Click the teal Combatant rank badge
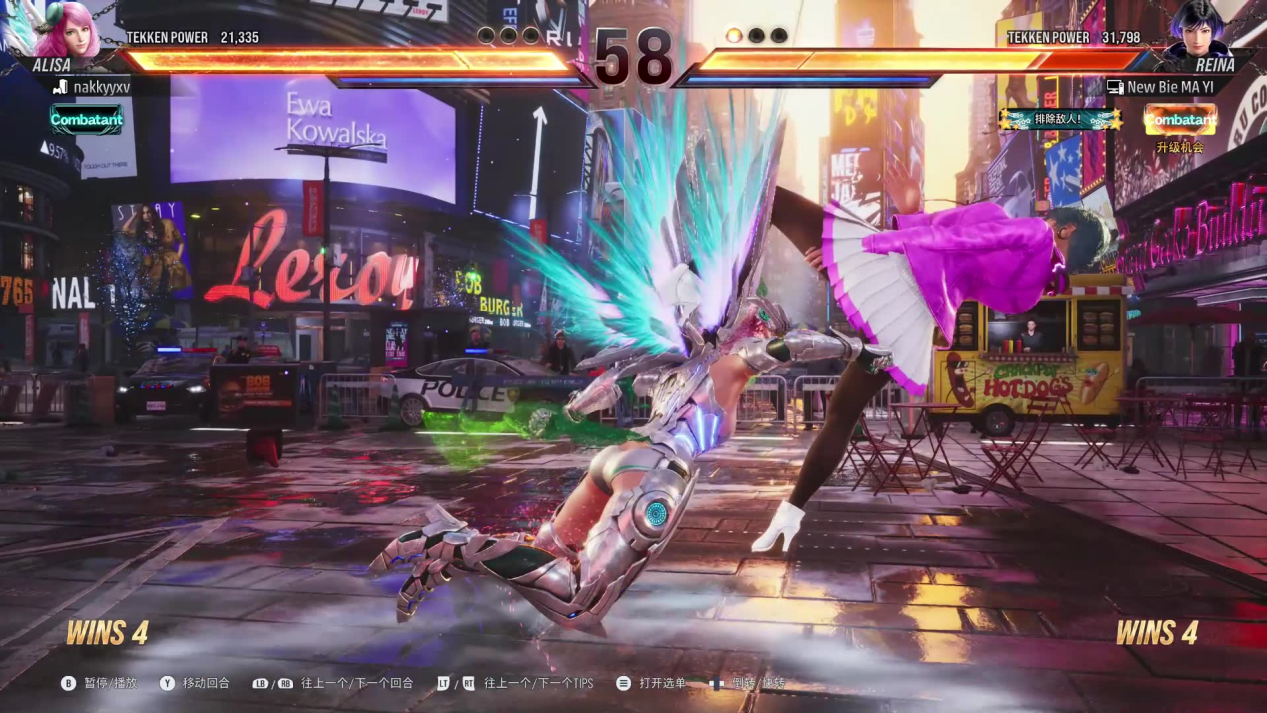The width and height of the screenshot is (1267, 713). pos(87,120)
